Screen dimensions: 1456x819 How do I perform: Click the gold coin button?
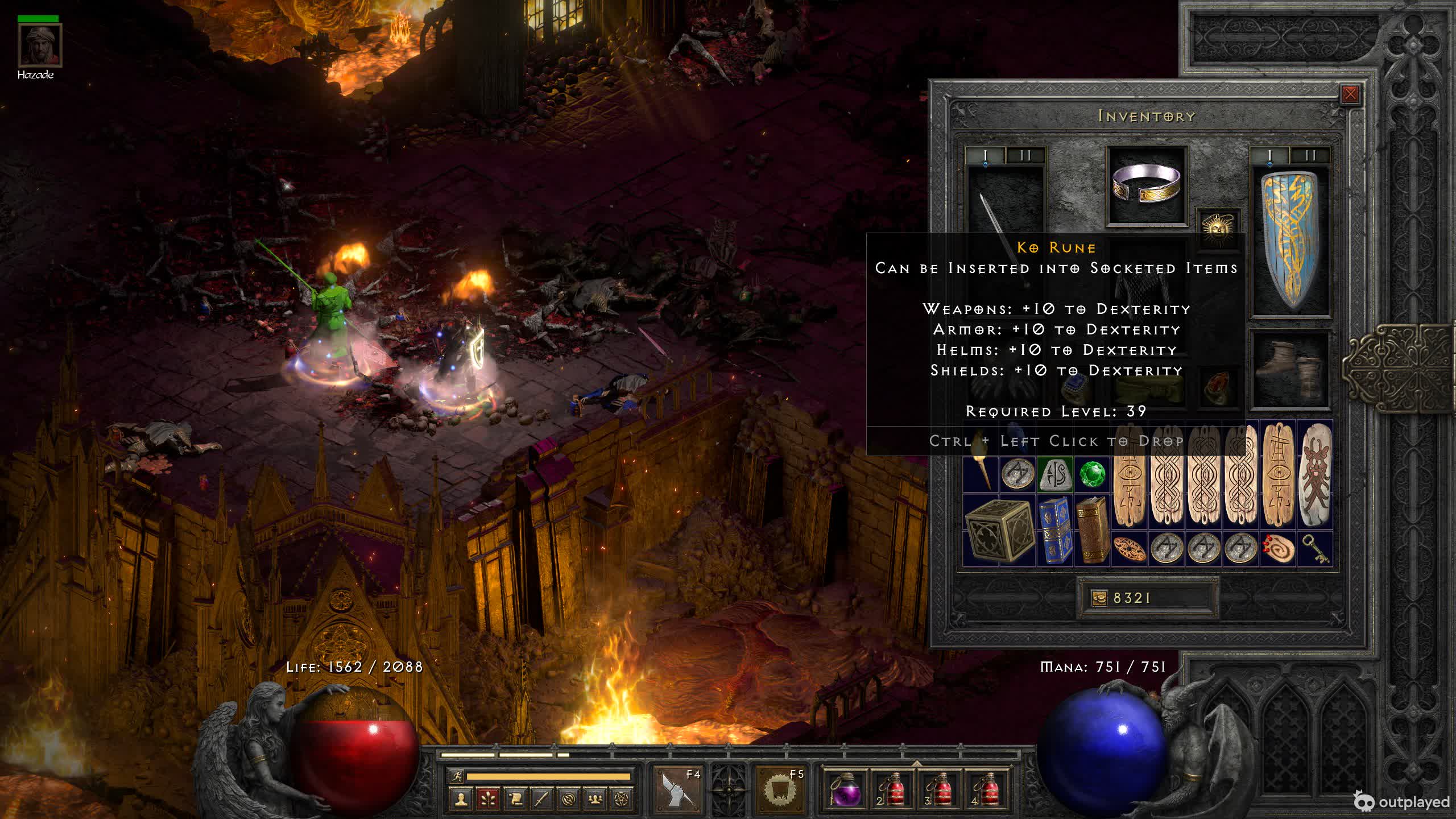tap(1099, 598)
